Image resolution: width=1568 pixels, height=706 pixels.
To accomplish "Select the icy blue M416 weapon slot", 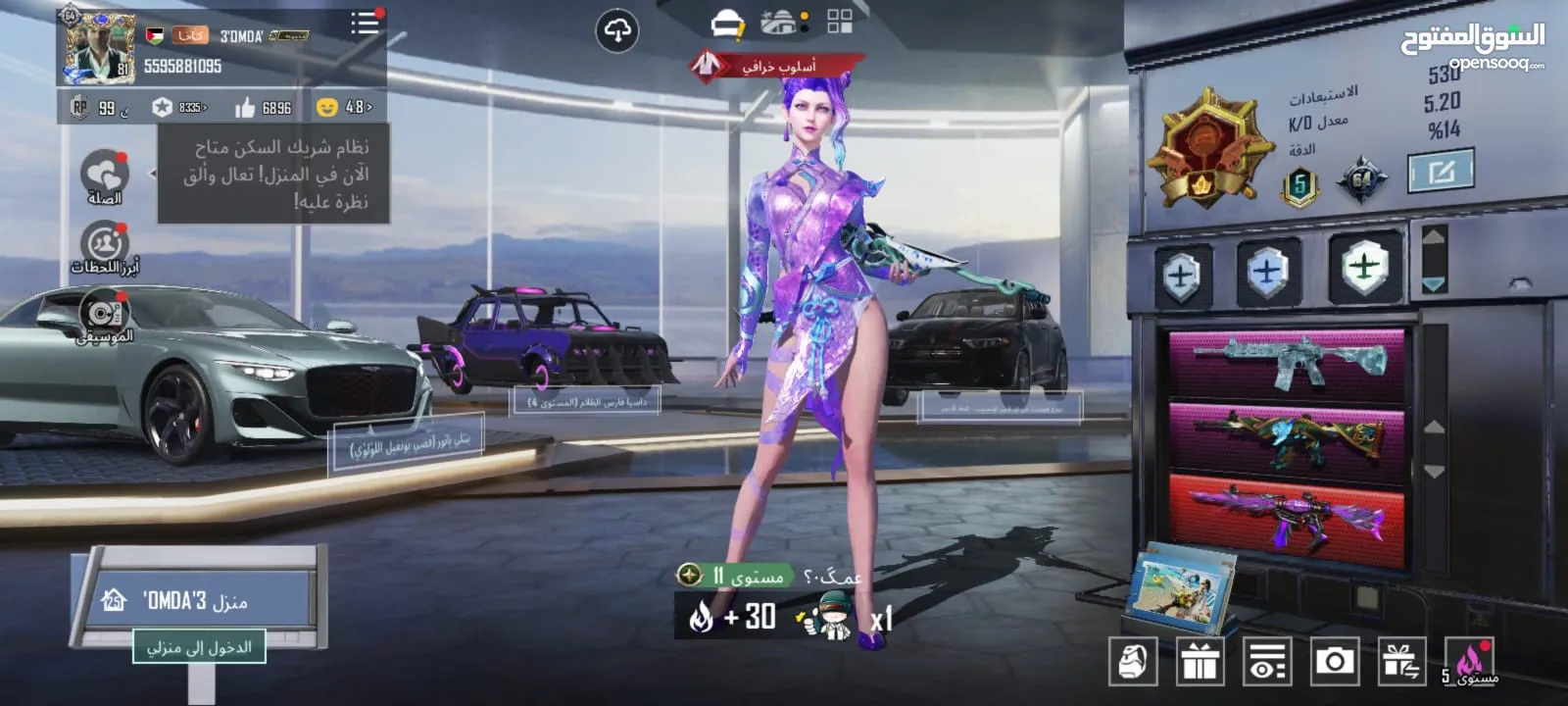I will pyautogui.click(x=1287, y=363).
